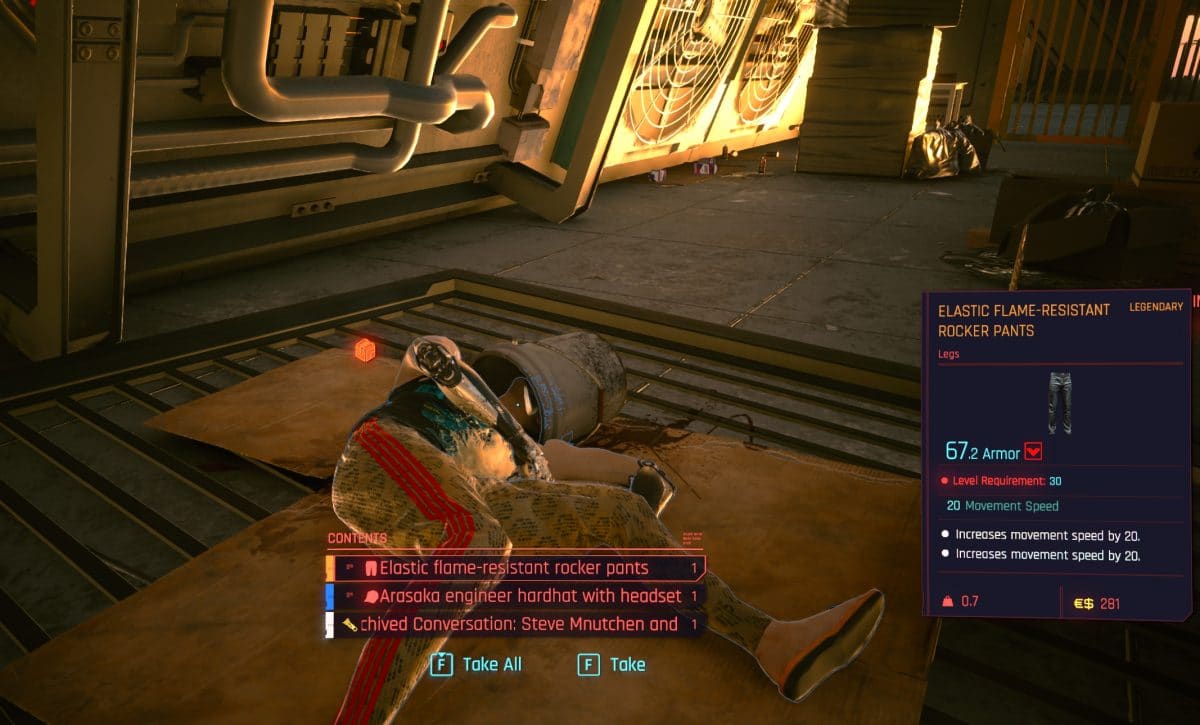Image resolution: width=1200 pixels, height=725 pixels.
Task: Choose the Arasaka engineer hardhat loot row
Action: tap(515, 596)
